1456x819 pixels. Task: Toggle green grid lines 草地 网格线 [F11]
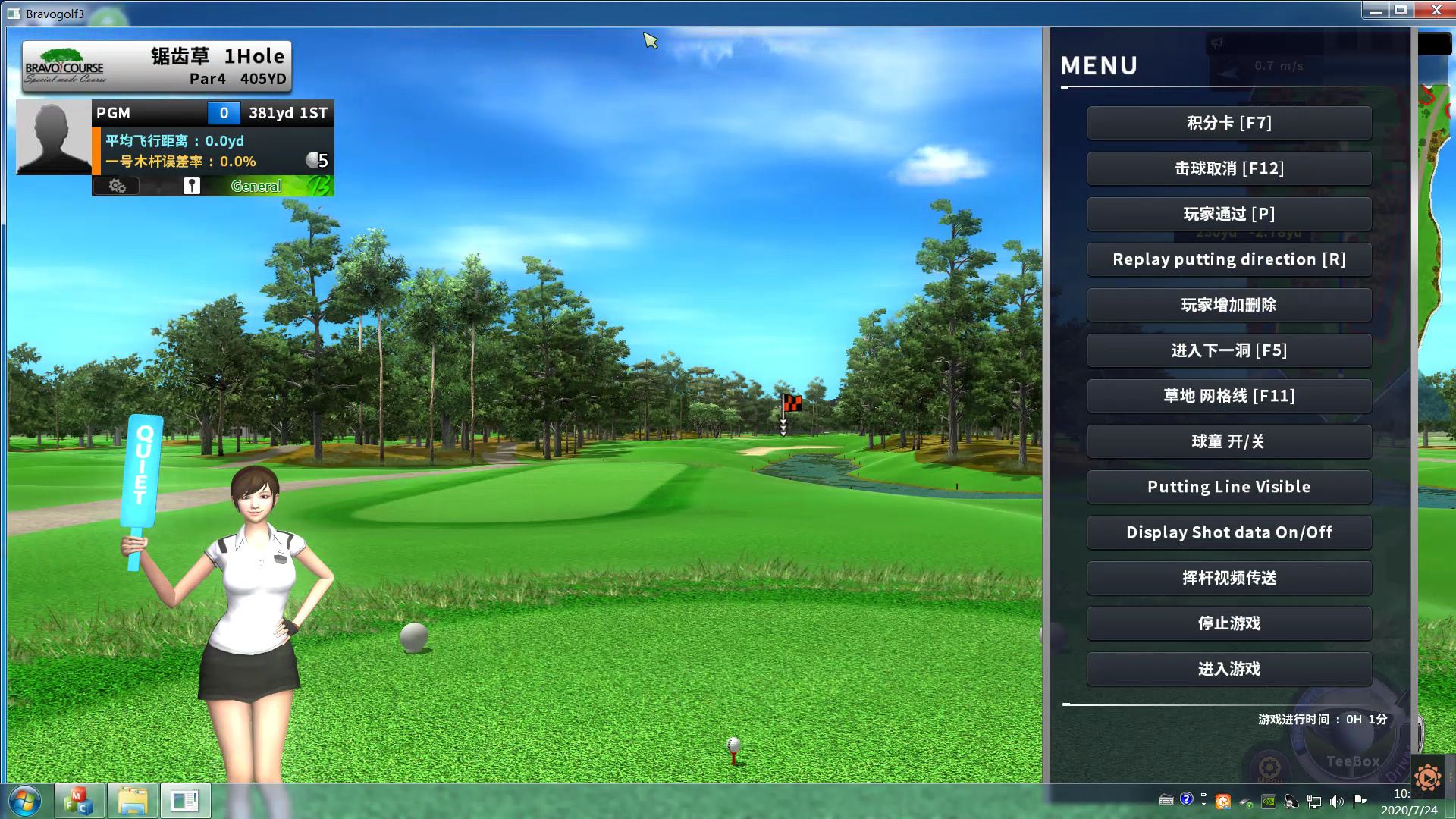click(1228, 396)
